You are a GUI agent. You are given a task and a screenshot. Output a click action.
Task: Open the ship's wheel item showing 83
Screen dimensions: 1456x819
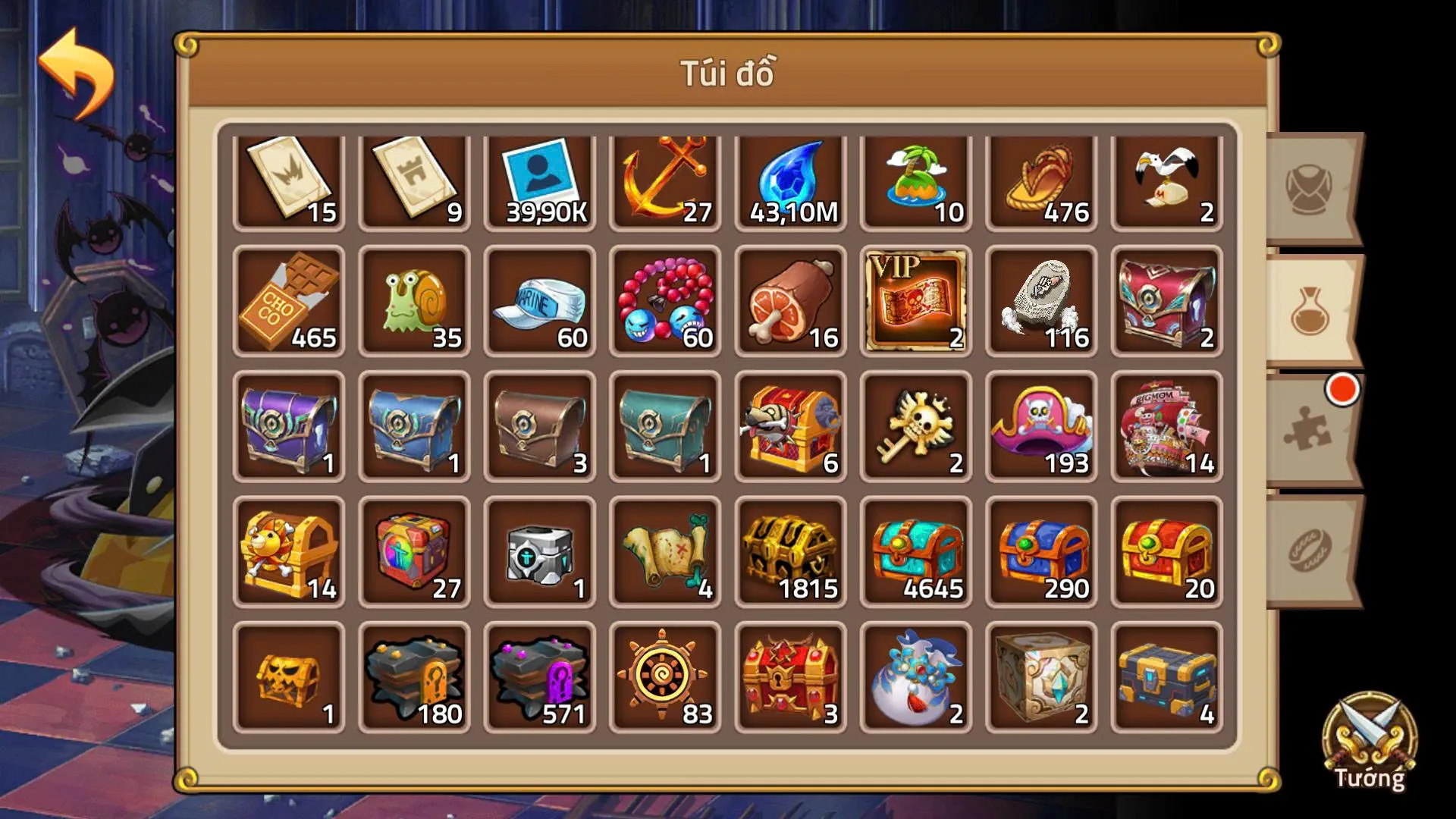click(664, 677)
